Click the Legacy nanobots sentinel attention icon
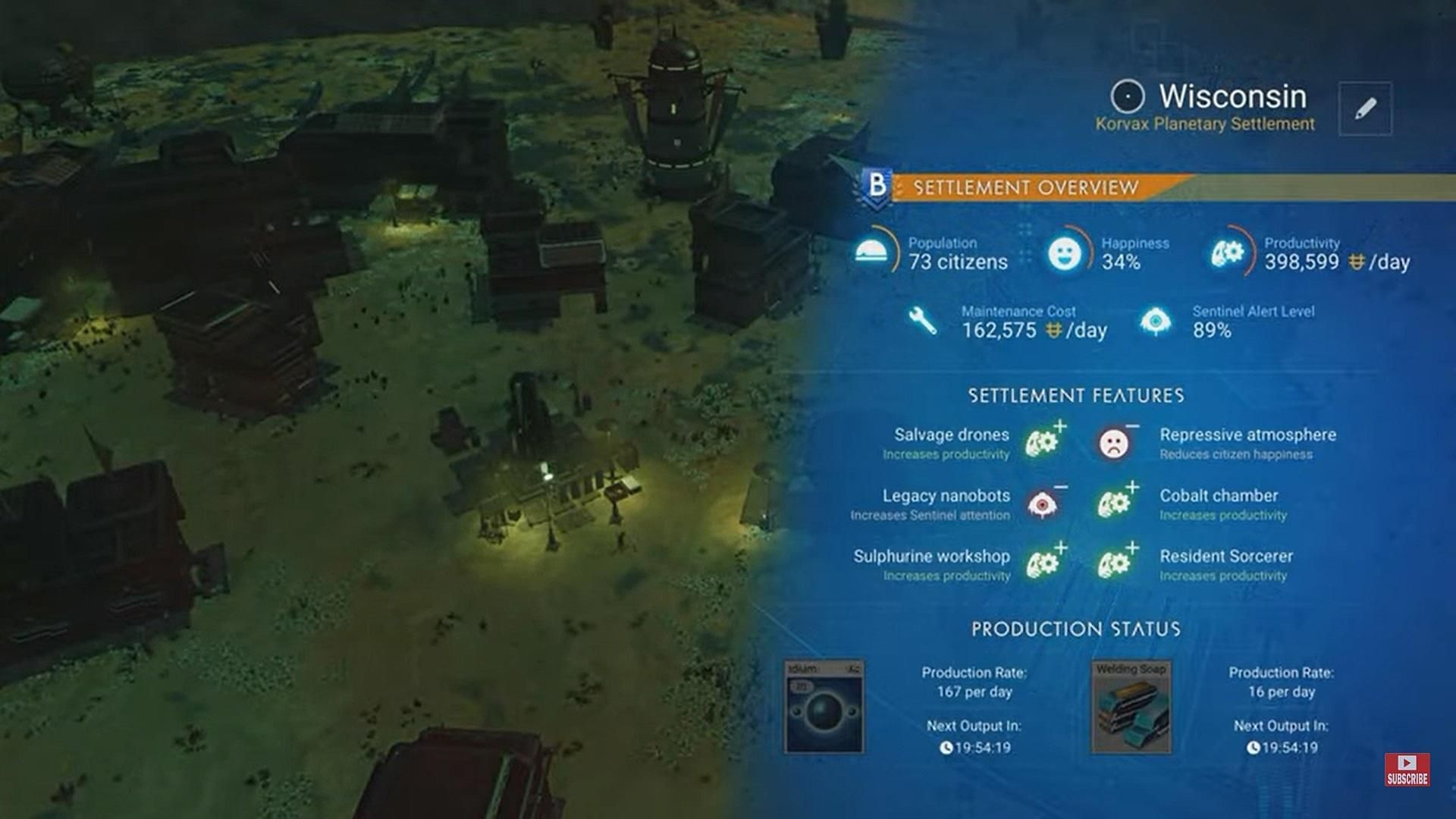 (x=1044, y=504)
